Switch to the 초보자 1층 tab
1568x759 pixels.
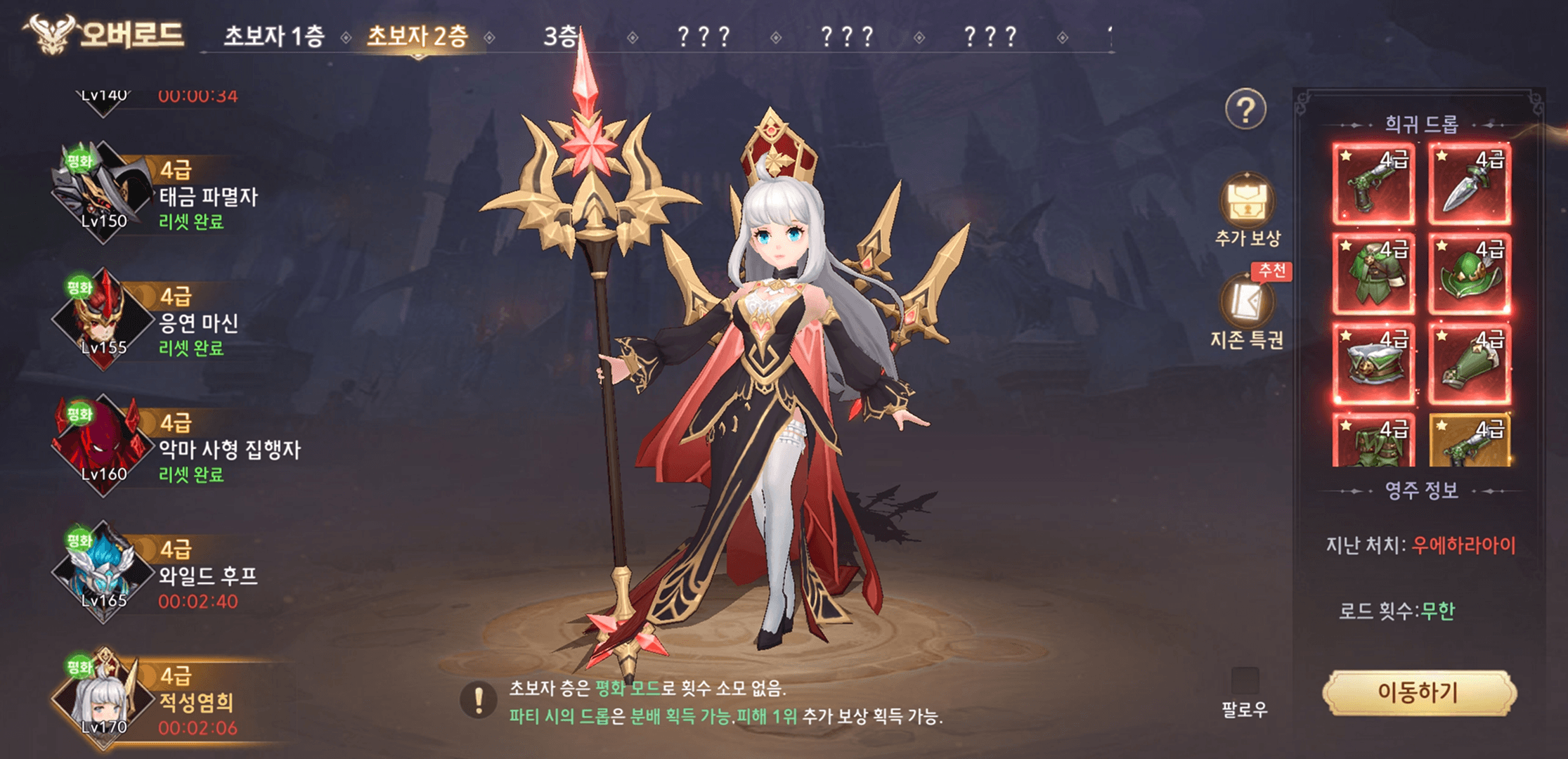coord(273,36)
